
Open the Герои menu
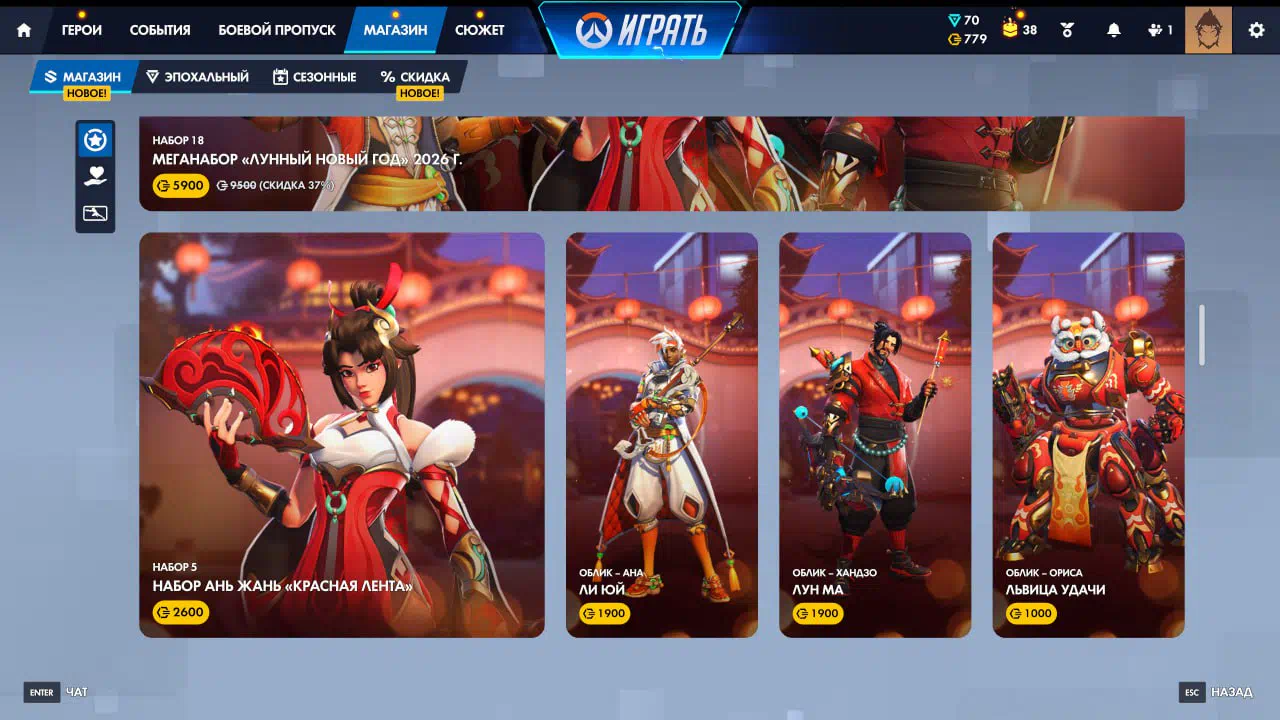coord(81,30)
